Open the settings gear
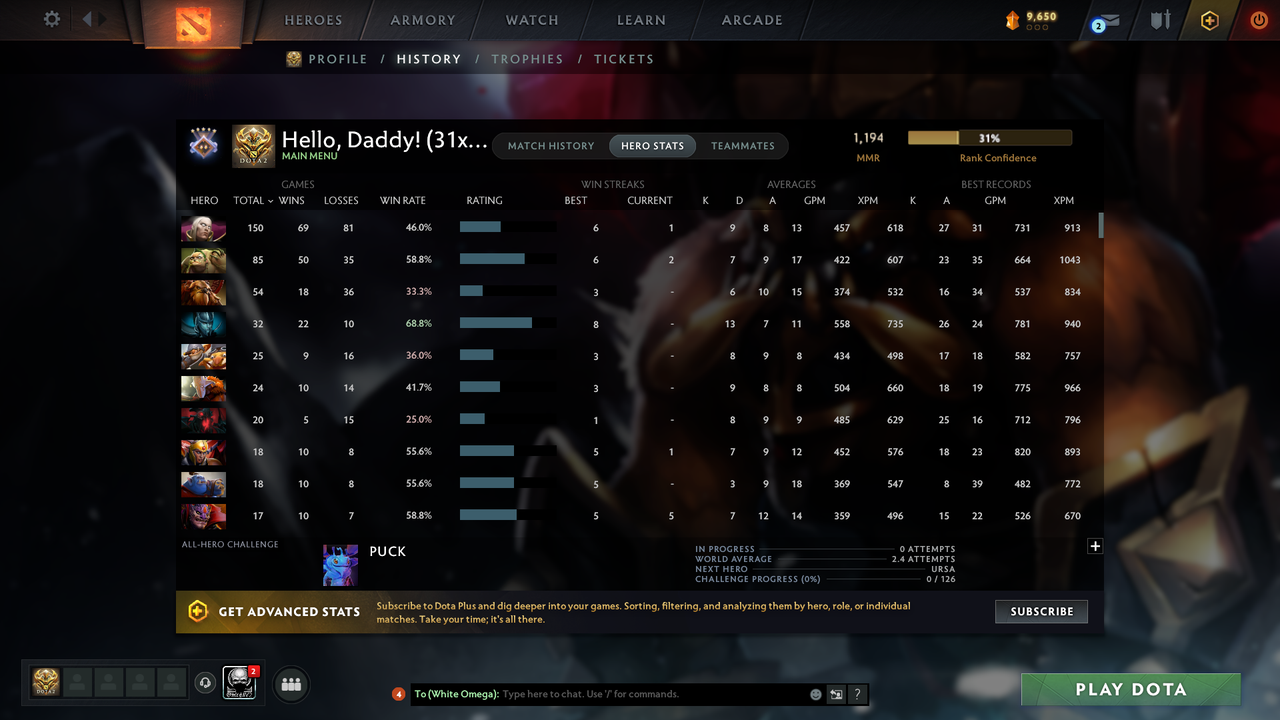 [x=51, y=19]
